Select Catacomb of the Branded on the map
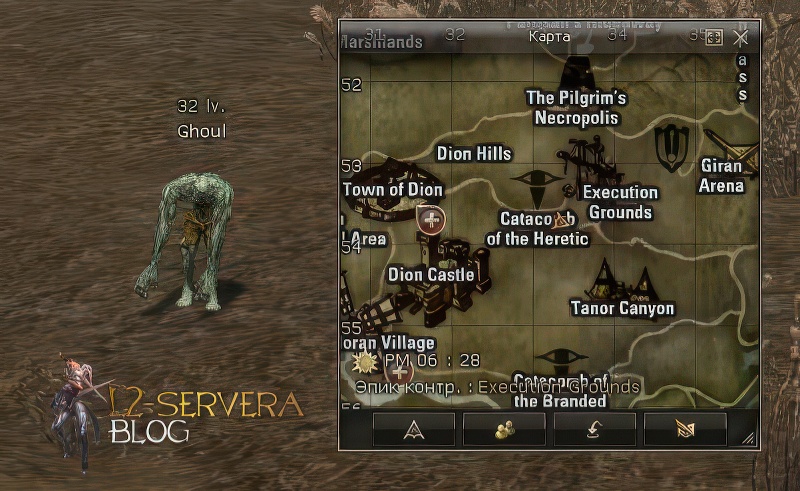This screenshot has height=491, width=800. pyautogui.click(x=560, y=390)
